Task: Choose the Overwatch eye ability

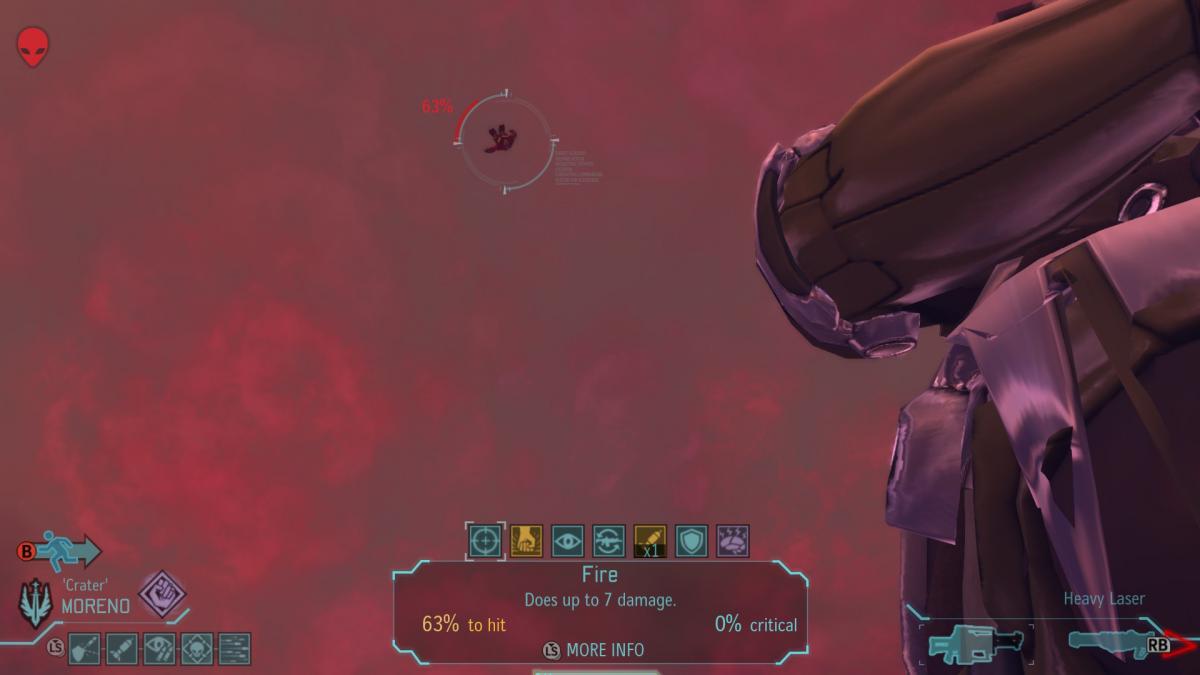Action: coord(568,541)
